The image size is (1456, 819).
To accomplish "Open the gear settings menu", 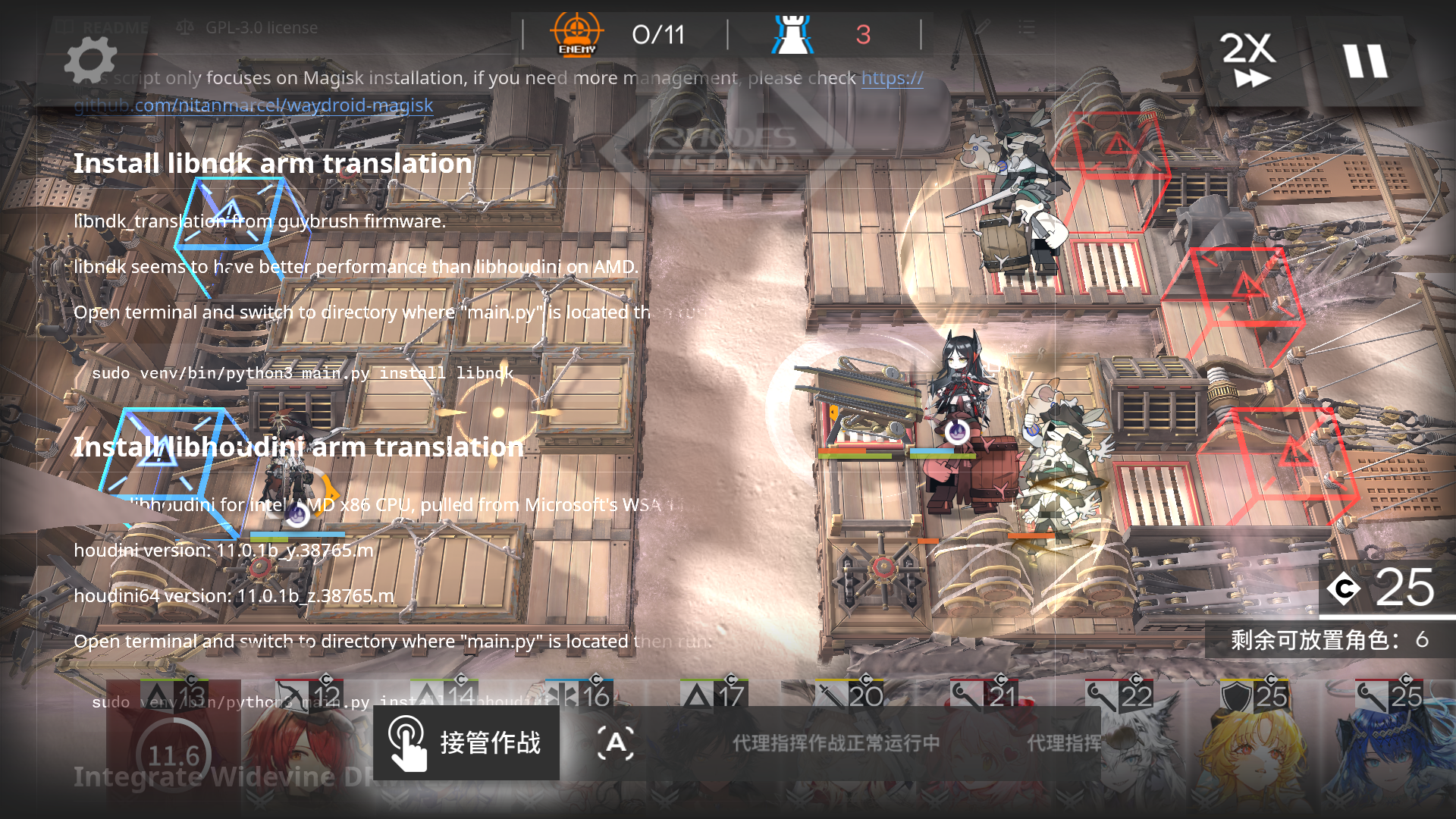I will tap(90, 61).
